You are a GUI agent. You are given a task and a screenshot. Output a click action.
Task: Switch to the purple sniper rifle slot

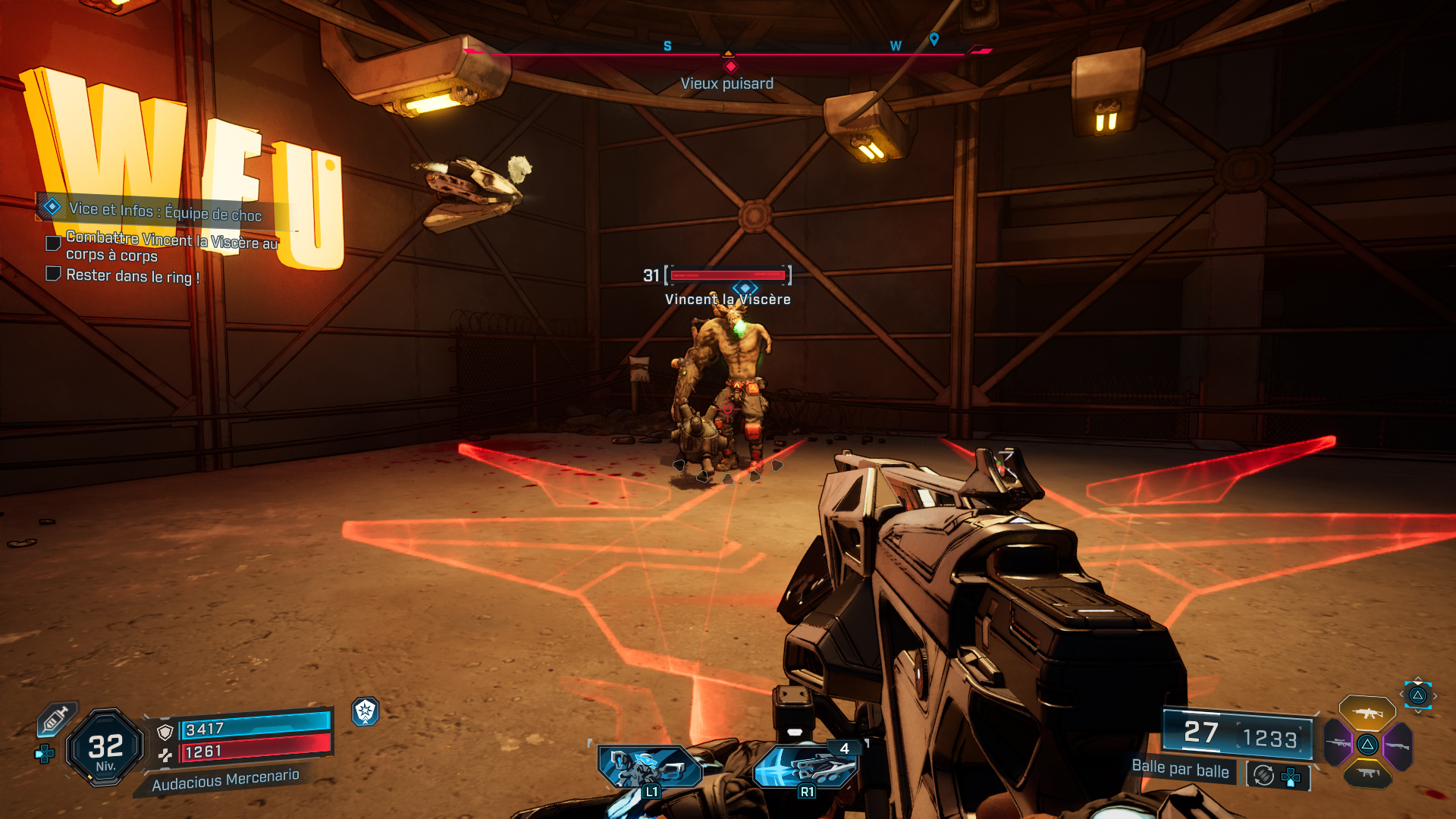tap(1338, 743)
